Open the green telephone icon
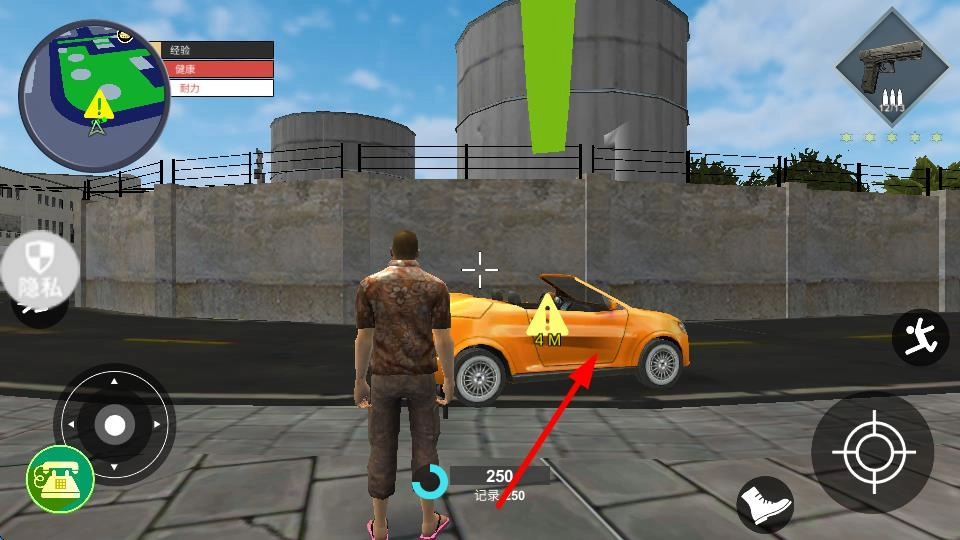Screen dimensions: 960x540 pyautogui.click(x=60, y=479)
